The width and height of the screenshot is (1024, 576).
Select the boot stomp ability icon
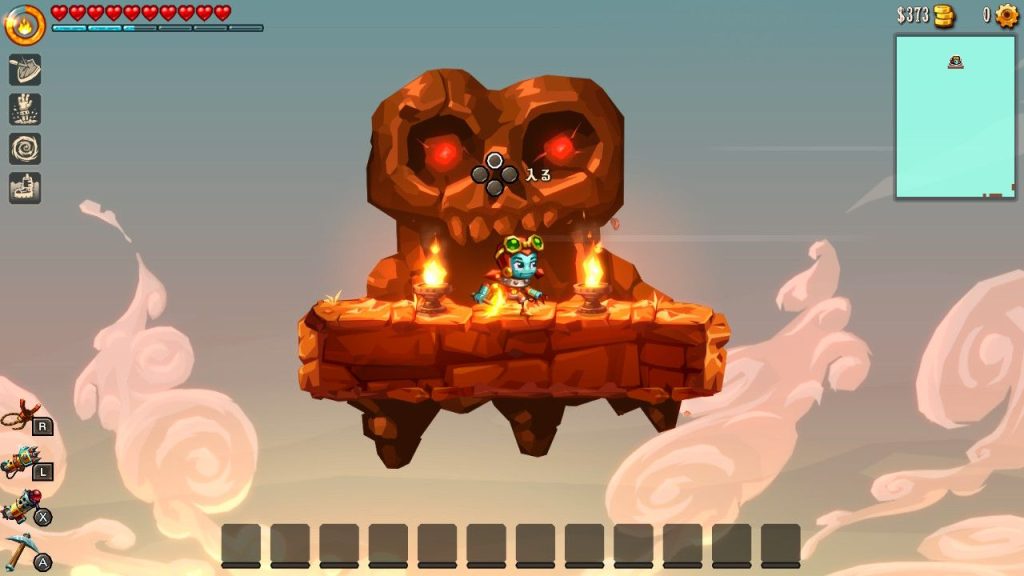click(x=25, y=187)
